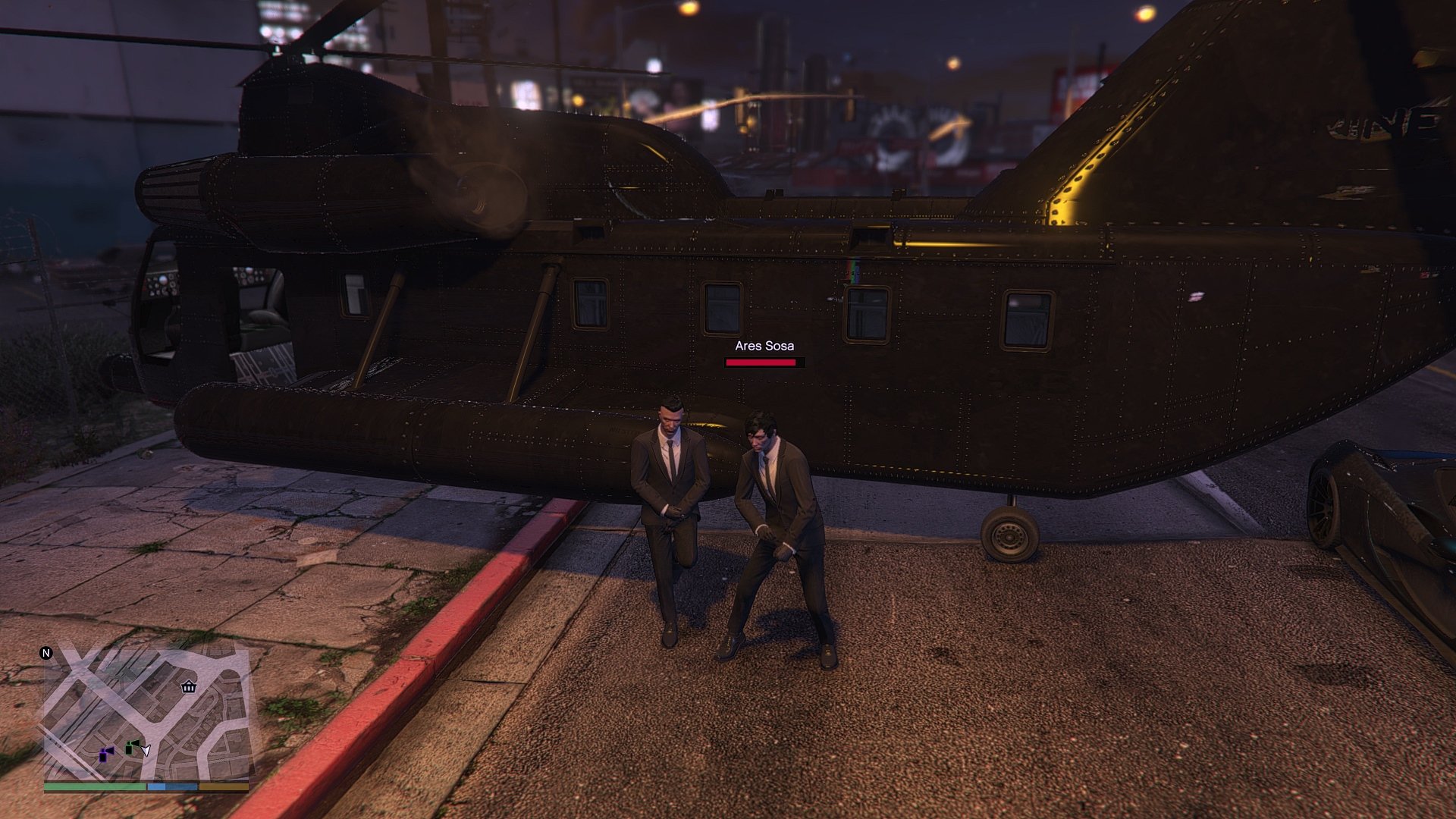Screen dimensions: 1456x819
Task: Click the white player arrow on minimap
Action: 146,751
